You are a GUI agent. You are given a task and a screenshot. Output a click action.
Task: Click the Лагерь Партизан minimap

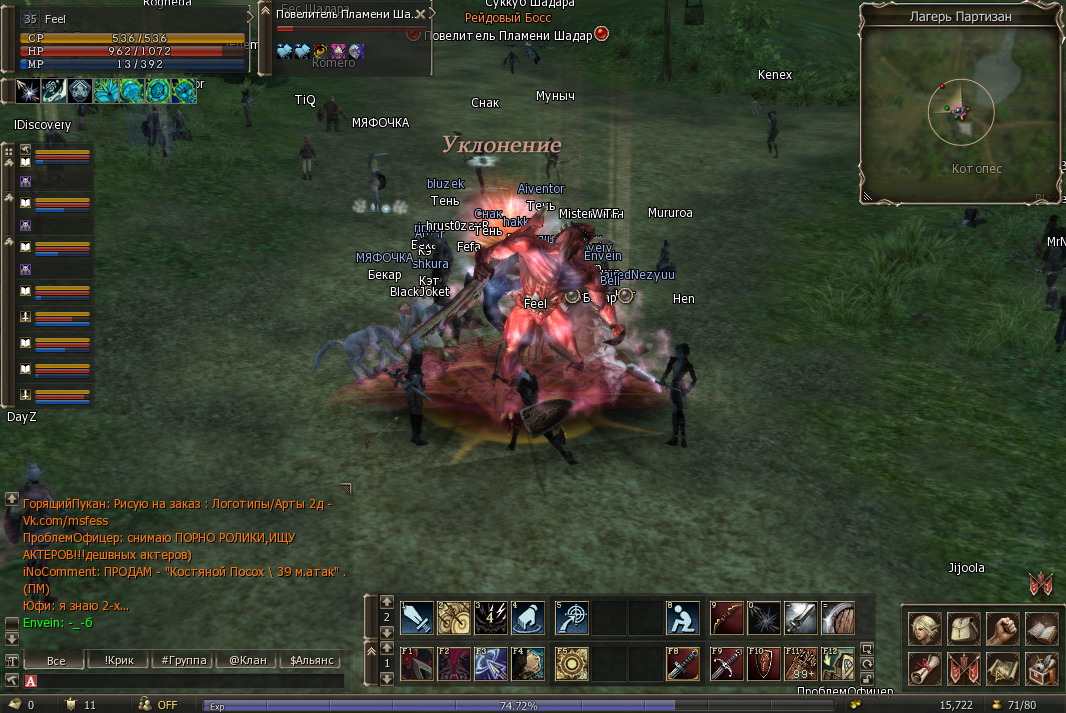pyautogui.click(x=960, y=110)
